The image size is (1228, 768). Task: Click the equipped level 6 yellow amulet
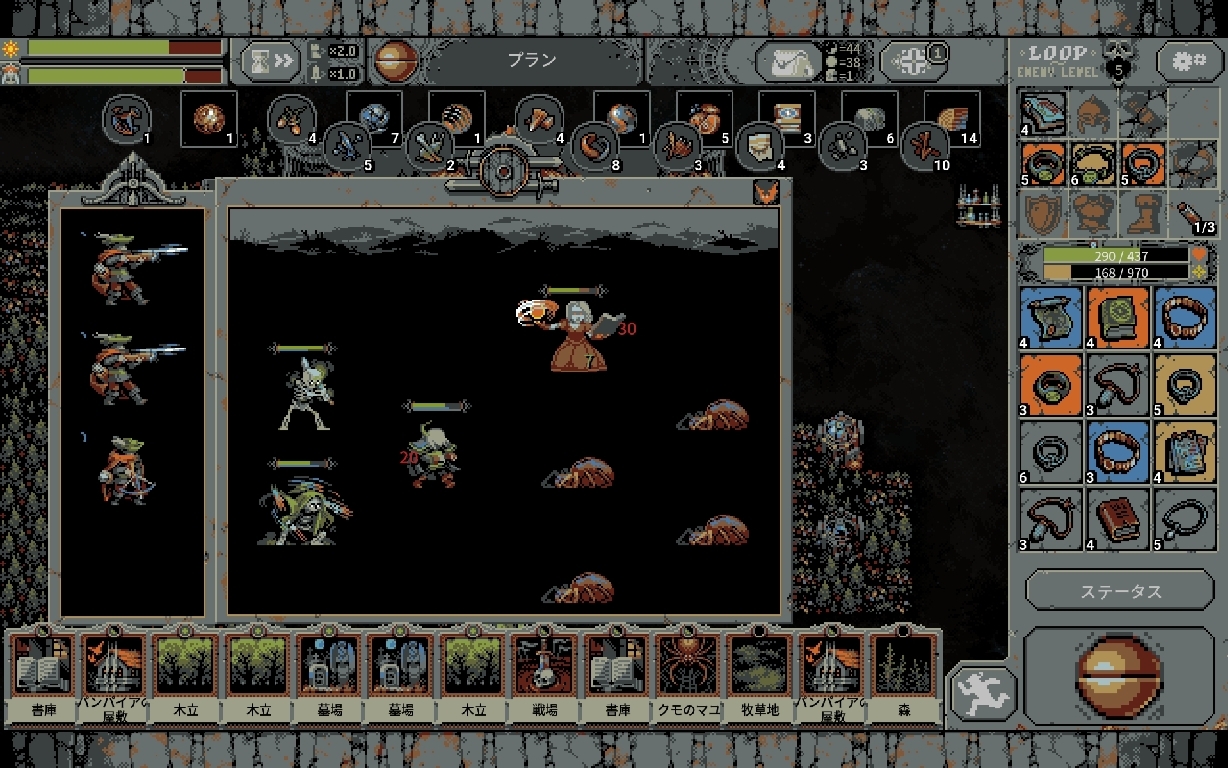[x=1093, y=163]
